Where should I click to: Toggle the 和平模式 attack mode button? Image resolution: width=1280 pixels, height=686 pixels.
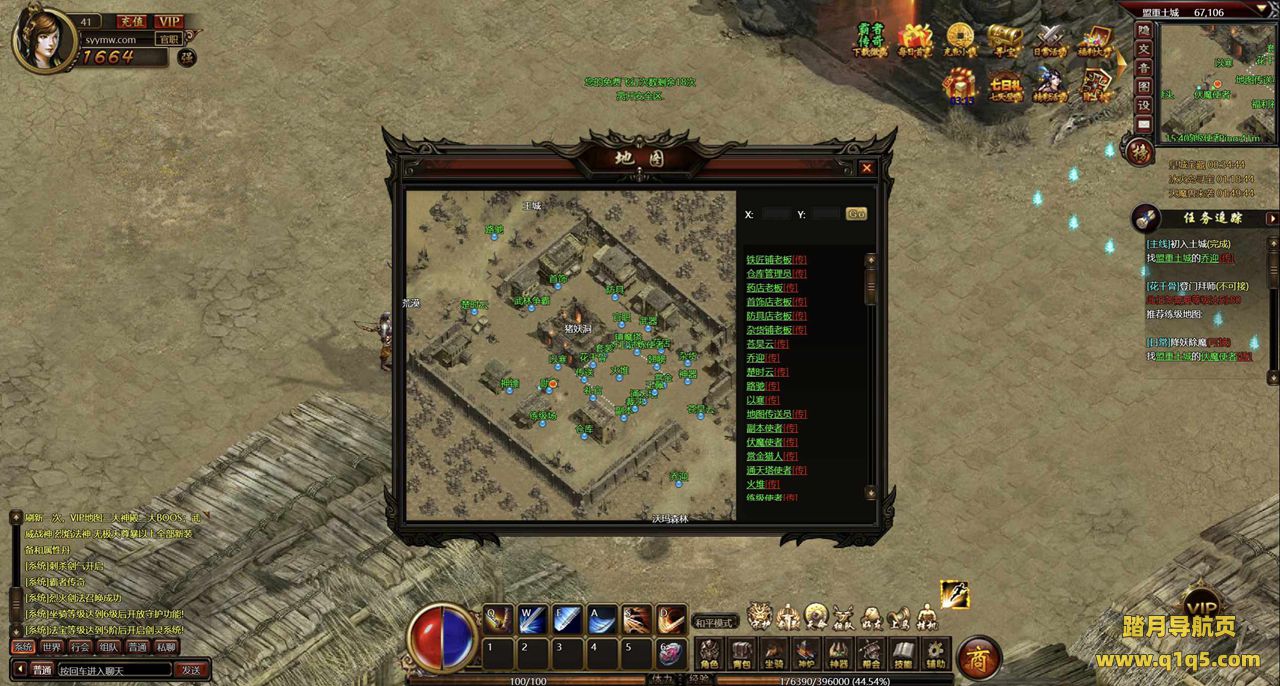pos(716,622)
